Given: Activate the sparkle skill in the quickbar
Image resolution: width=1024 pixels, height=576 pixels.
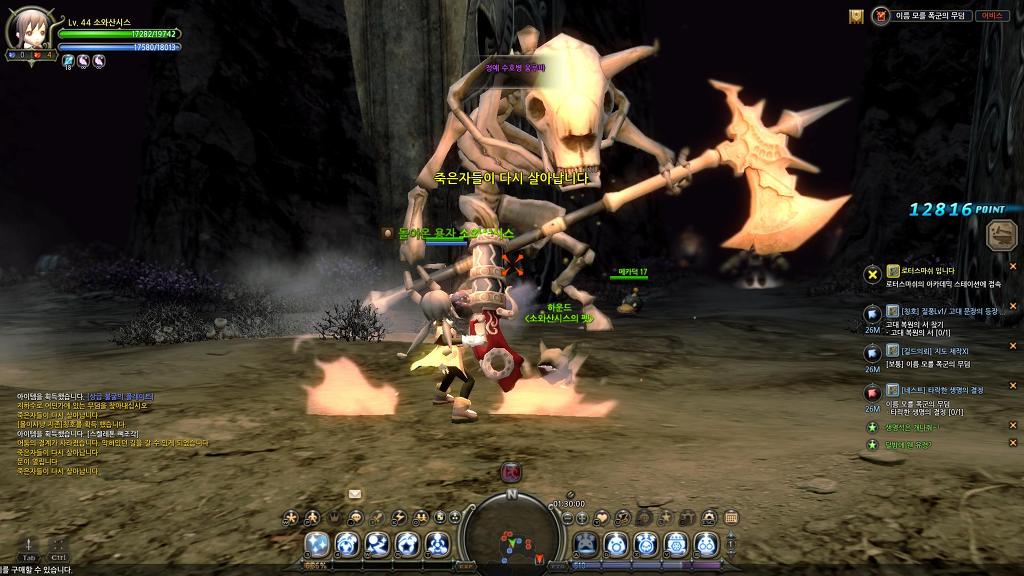Looking at the screenshot, I should pos(318,544).
